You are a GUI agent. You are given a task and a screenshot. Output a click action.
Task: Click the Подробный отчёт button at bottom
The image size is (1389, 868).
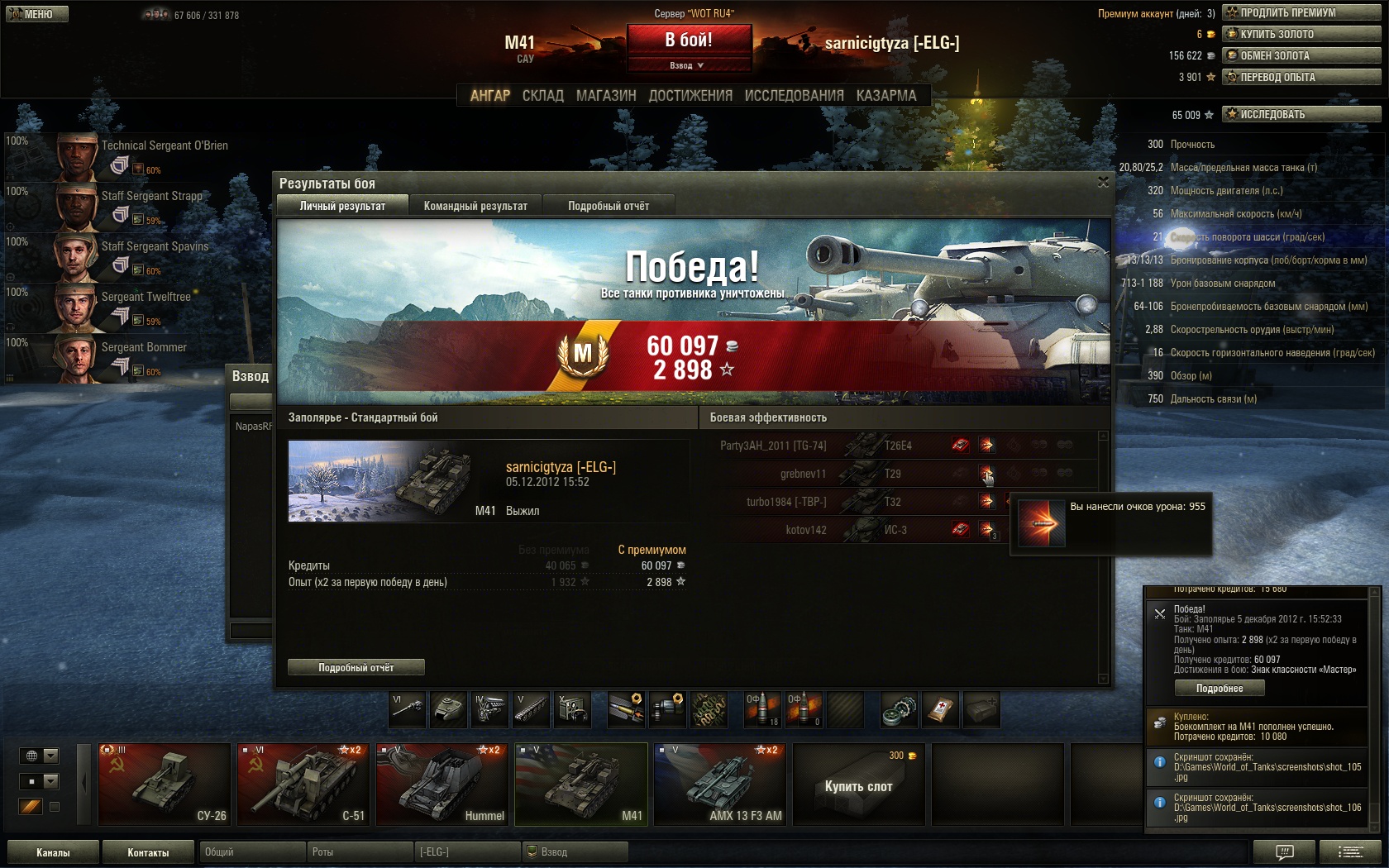pos(356,667)
